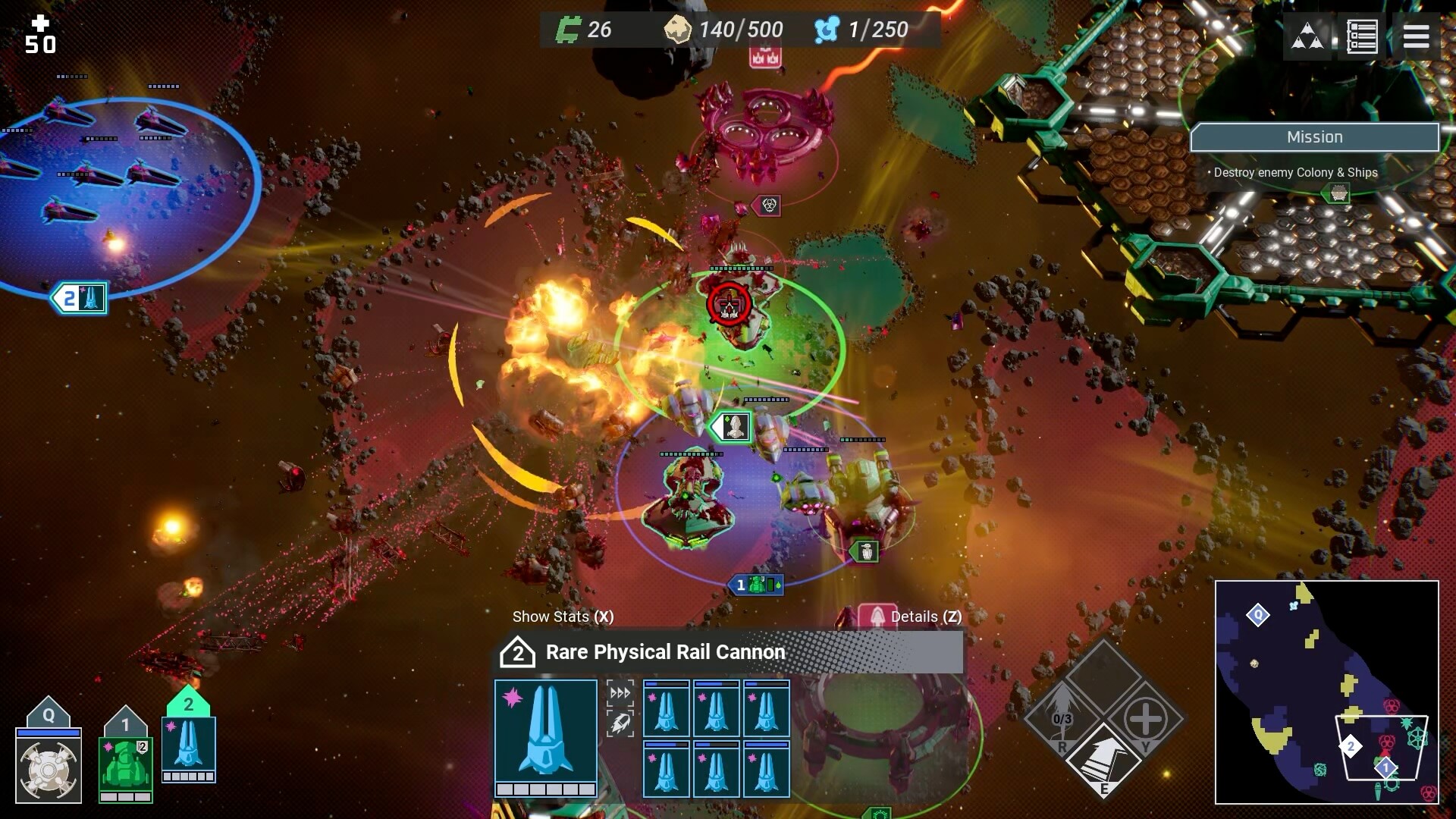Toggle the triple-arrow speed mode icon
The width and height of the screenshot is (1456, 819).
tap(620, 692)
